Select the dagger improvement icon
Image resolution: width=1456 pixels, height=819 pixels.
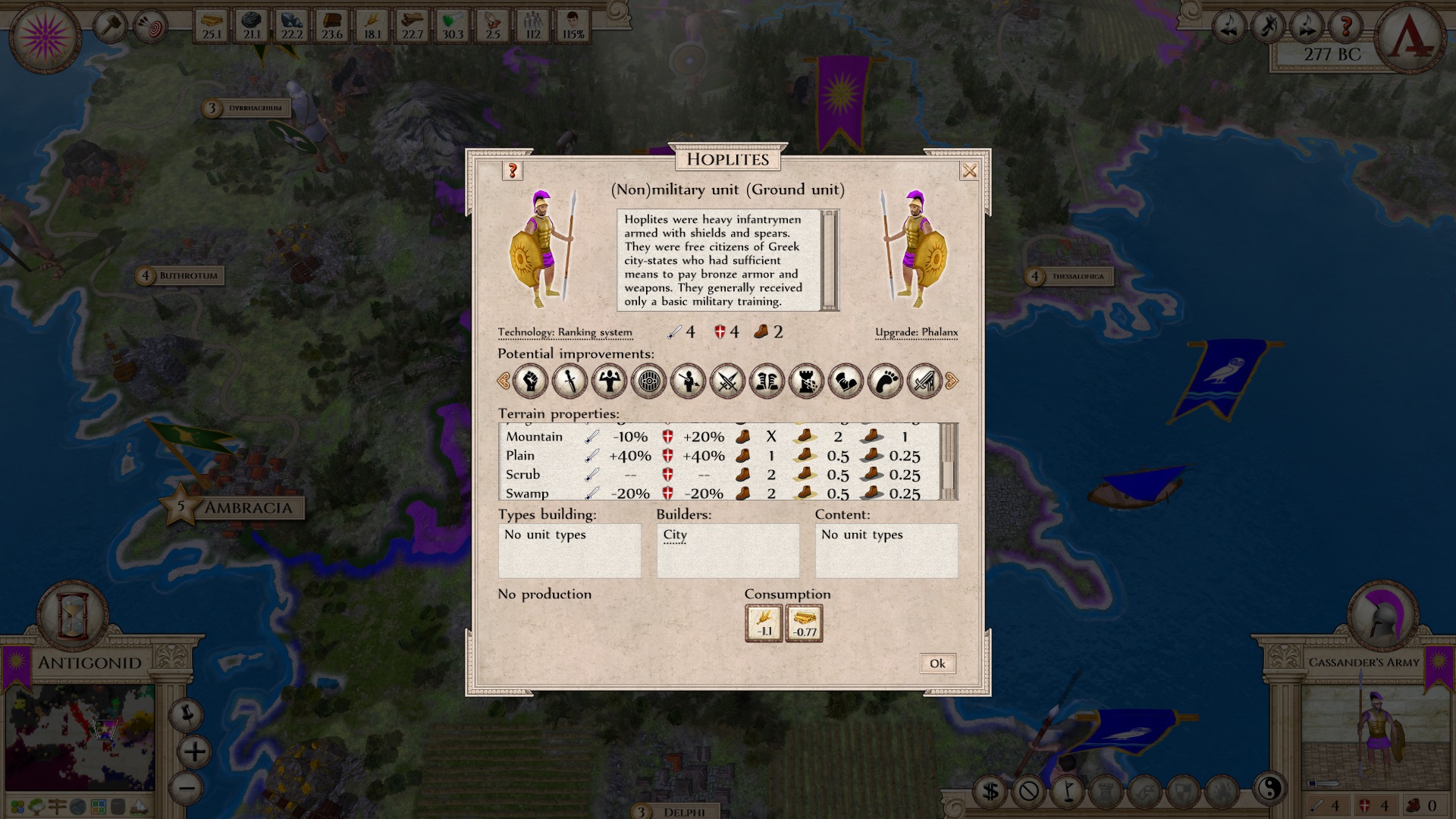coord(569,381)
